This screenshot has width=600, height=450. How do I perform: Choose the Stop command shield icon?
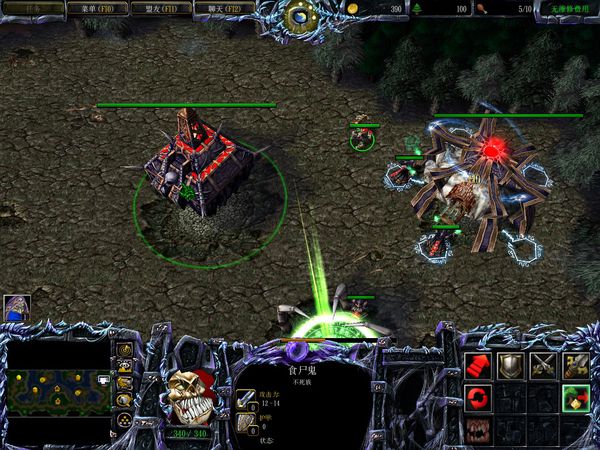[511, 366]
